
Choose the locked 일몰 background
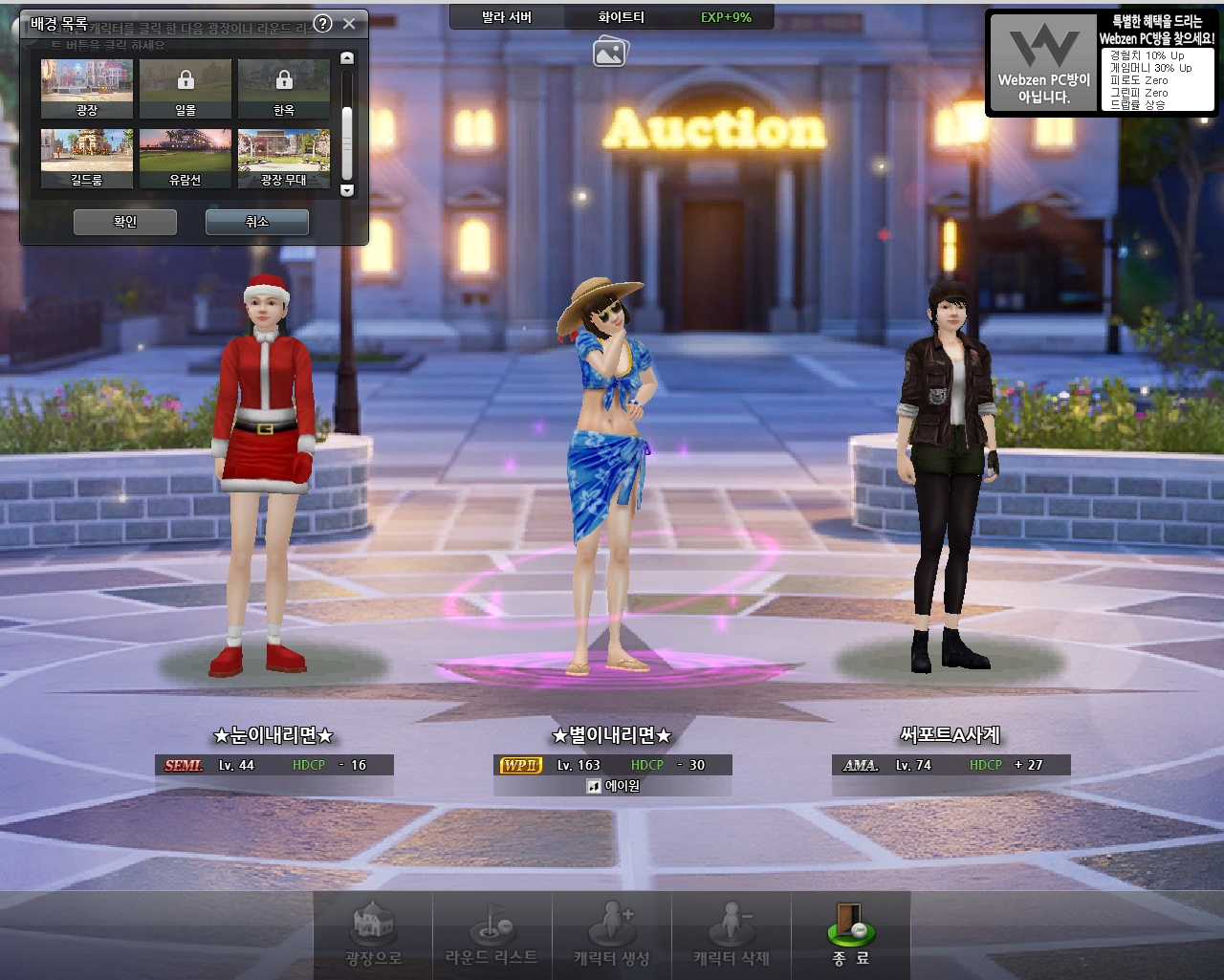186,88
